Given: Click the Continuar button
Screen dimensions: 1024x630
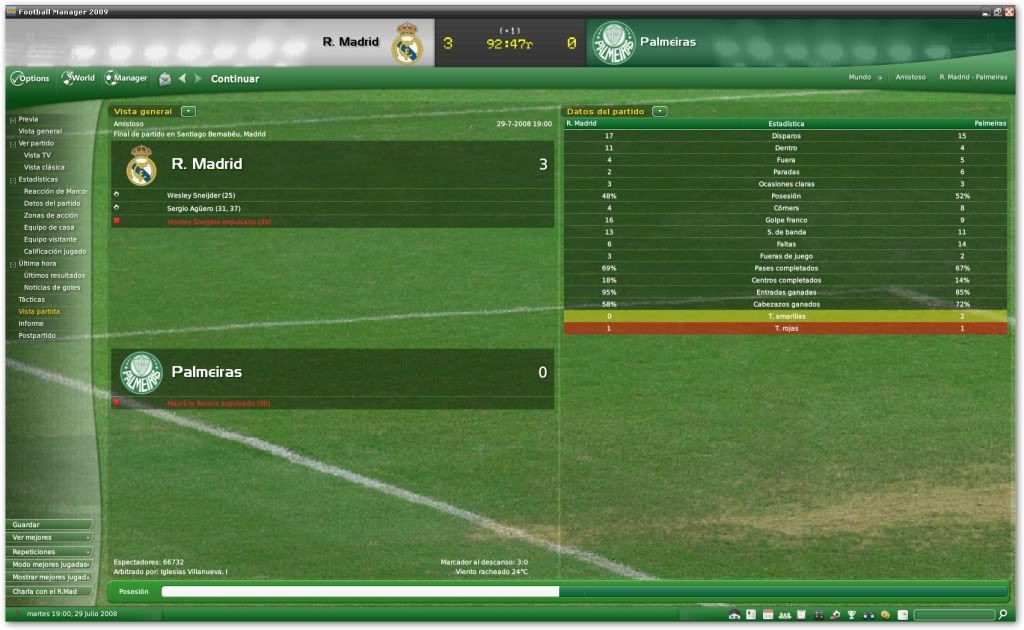Looking at the screenshot, I should click(x=235, y=79).
